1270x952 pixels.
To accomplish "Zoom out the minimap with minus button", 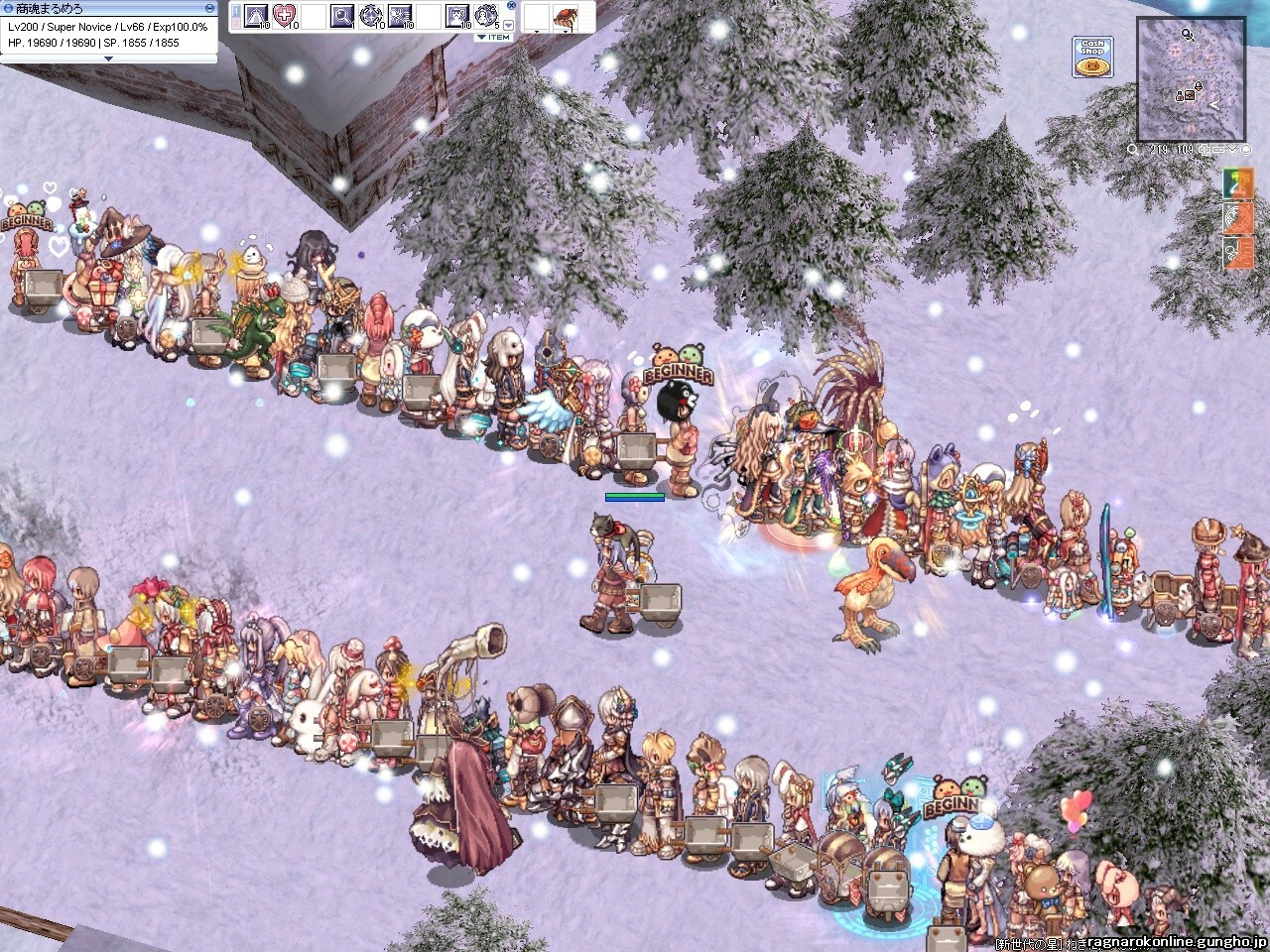I will (1218, 150).
